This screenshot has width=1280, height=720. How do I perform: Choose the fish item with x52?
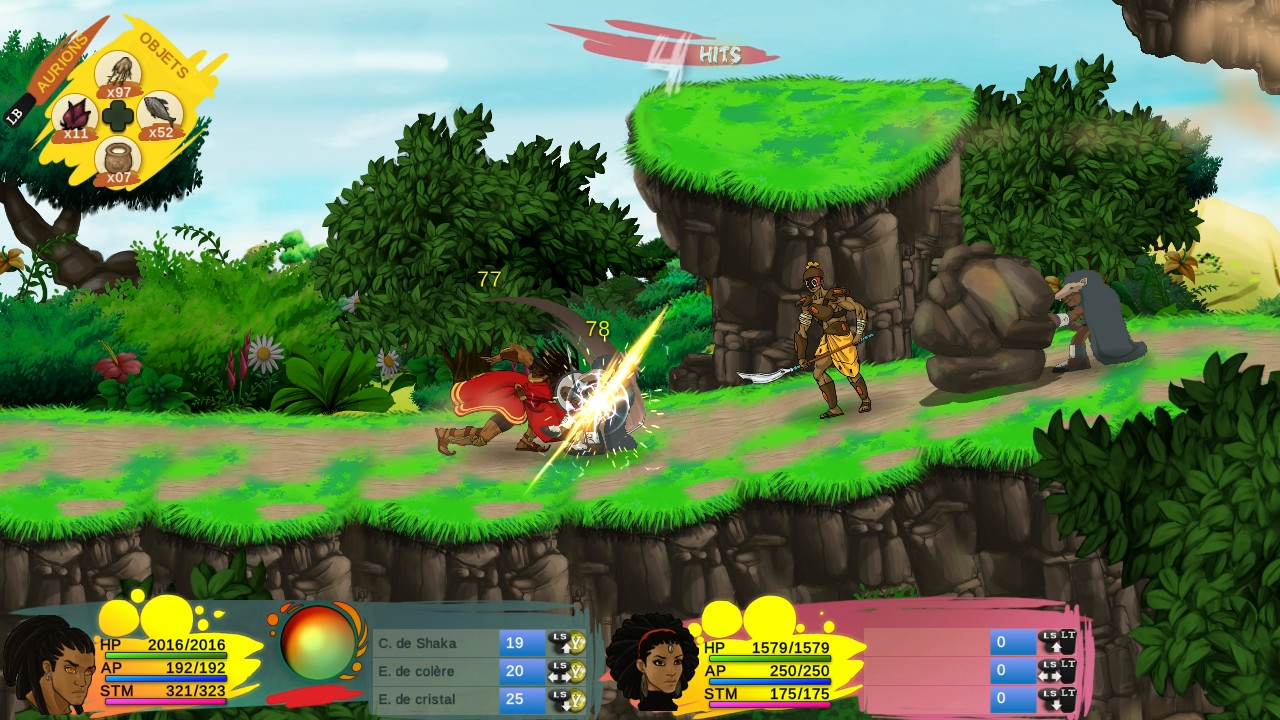(160, 113)
